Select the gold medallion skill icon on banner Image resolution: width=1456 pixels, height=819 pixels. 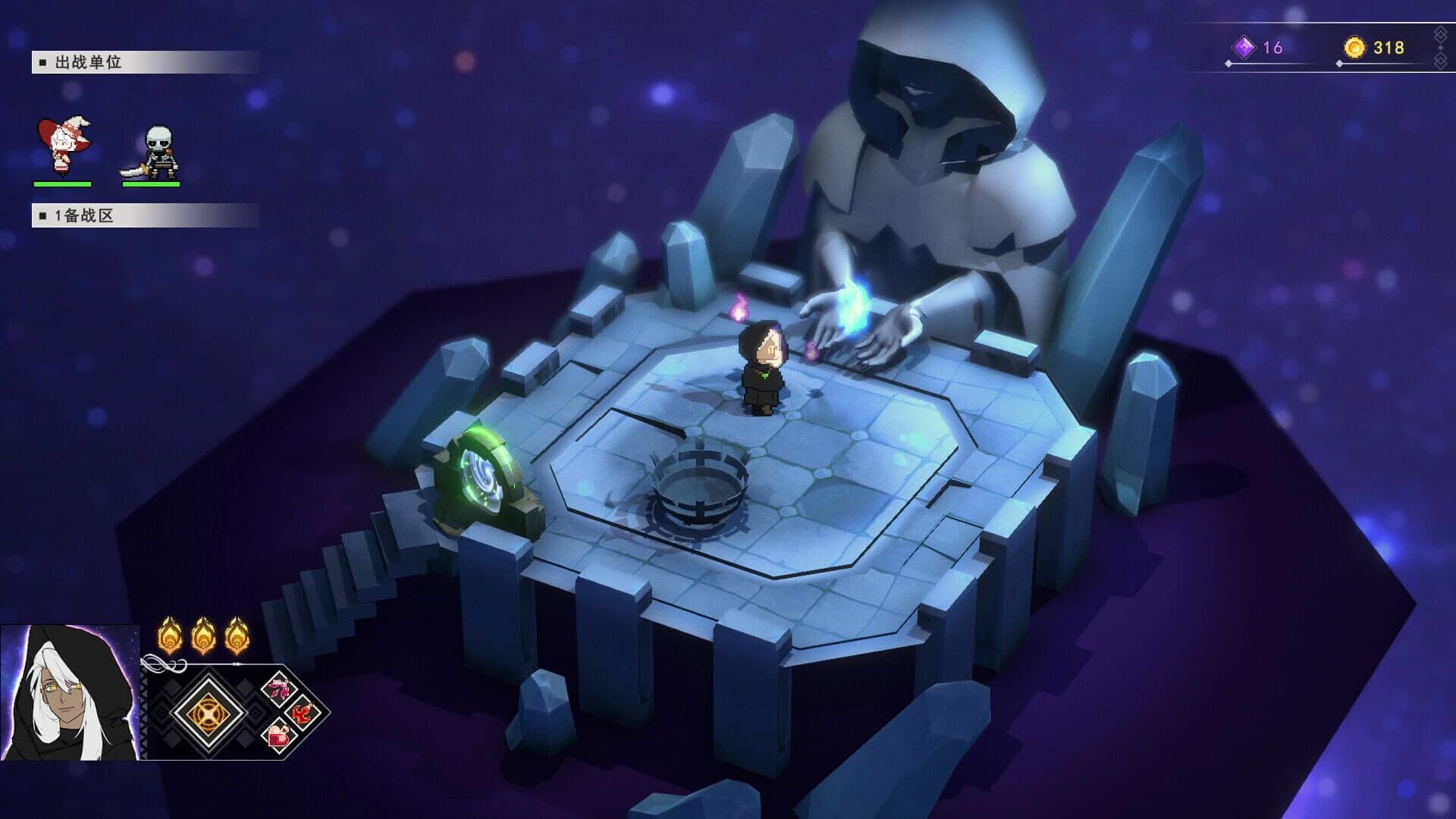pos(208,714)
